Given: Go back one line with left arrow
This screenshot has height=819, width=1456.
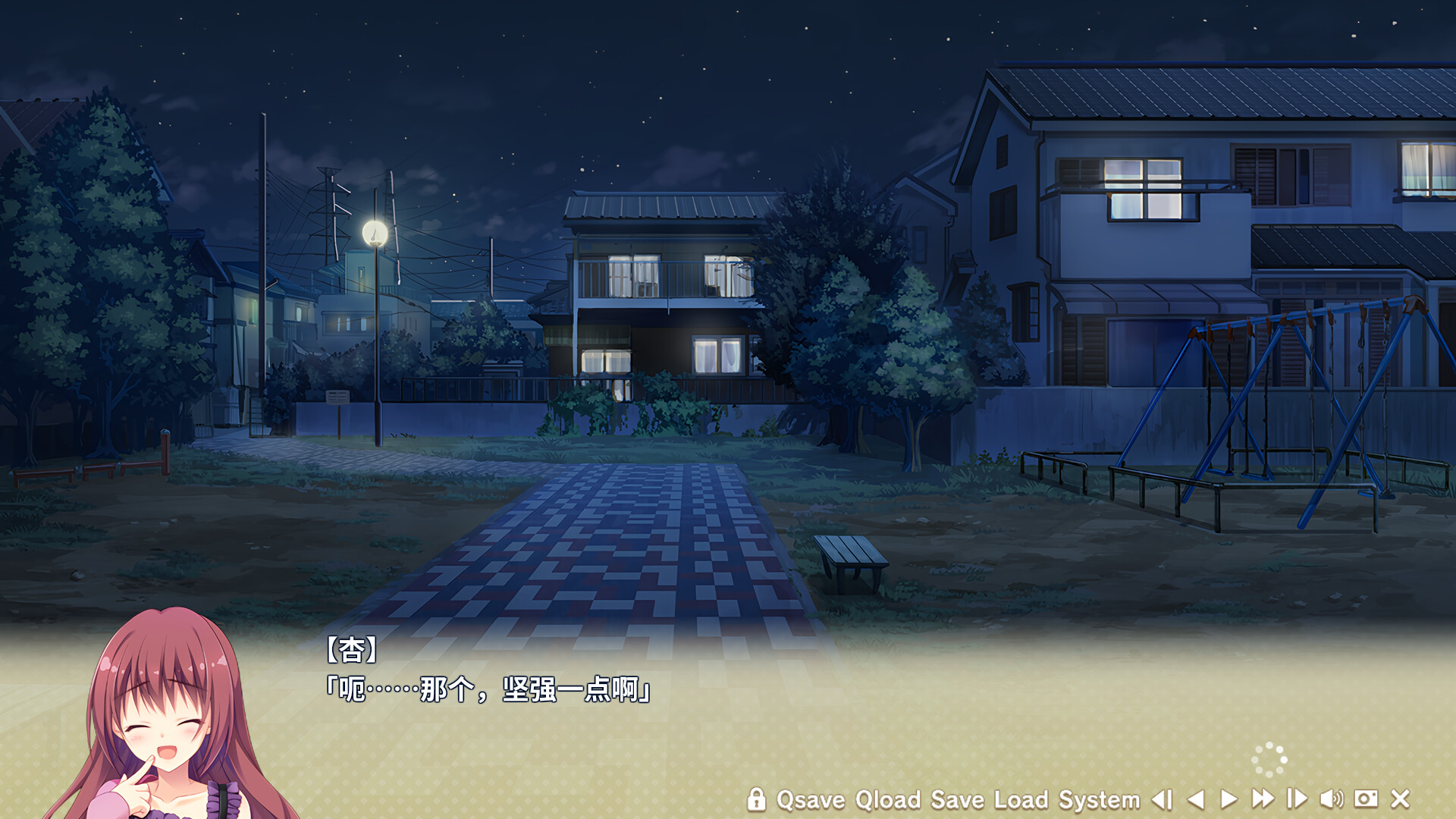Looking at the screenshot, I should click(1196, 799).
